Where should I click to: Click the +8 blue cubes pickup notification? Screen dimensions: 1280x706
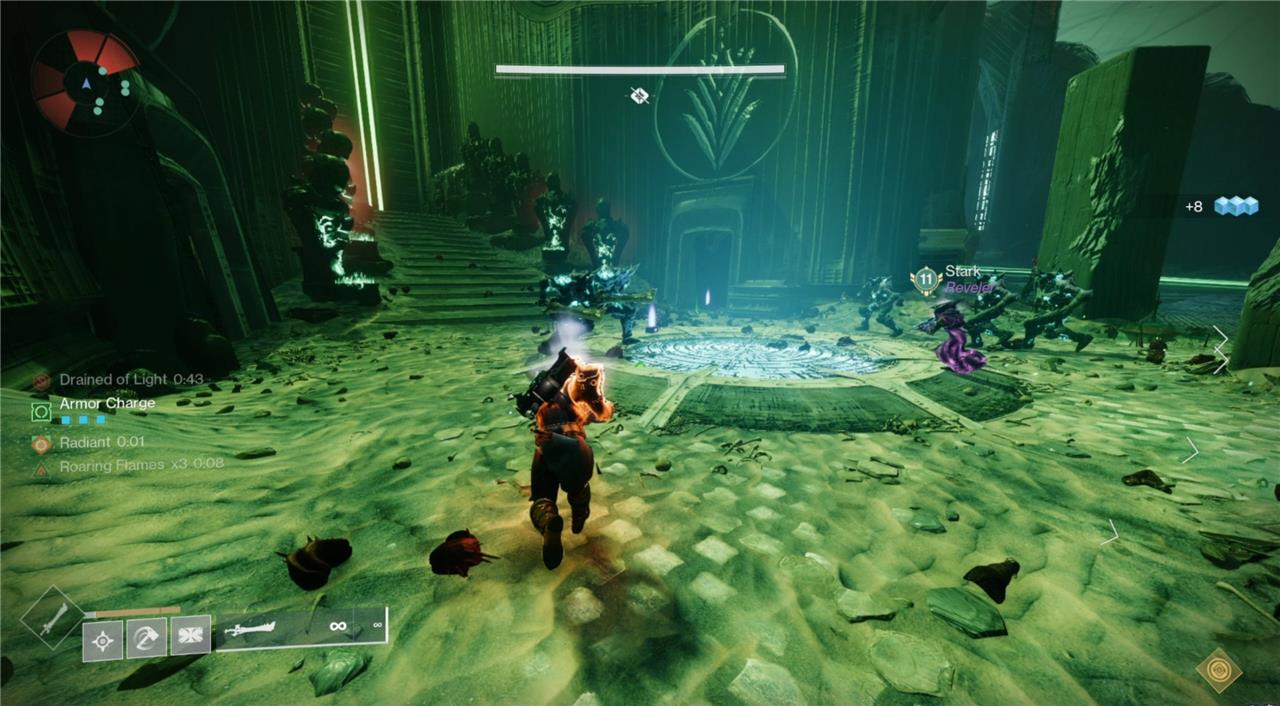[x=1221, y=206]
